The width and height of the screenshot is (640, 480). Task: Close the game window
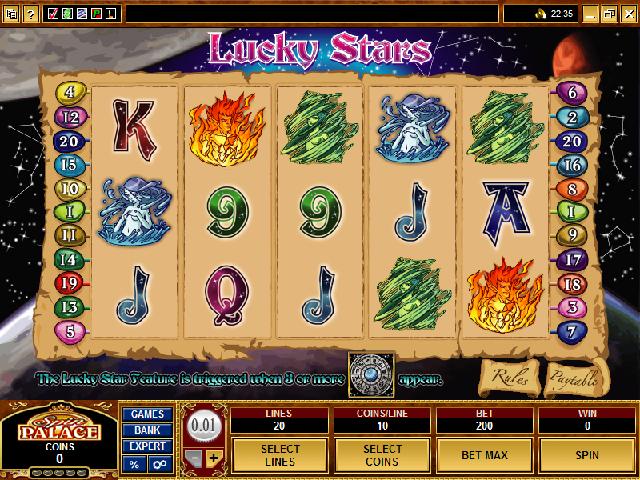628,14
